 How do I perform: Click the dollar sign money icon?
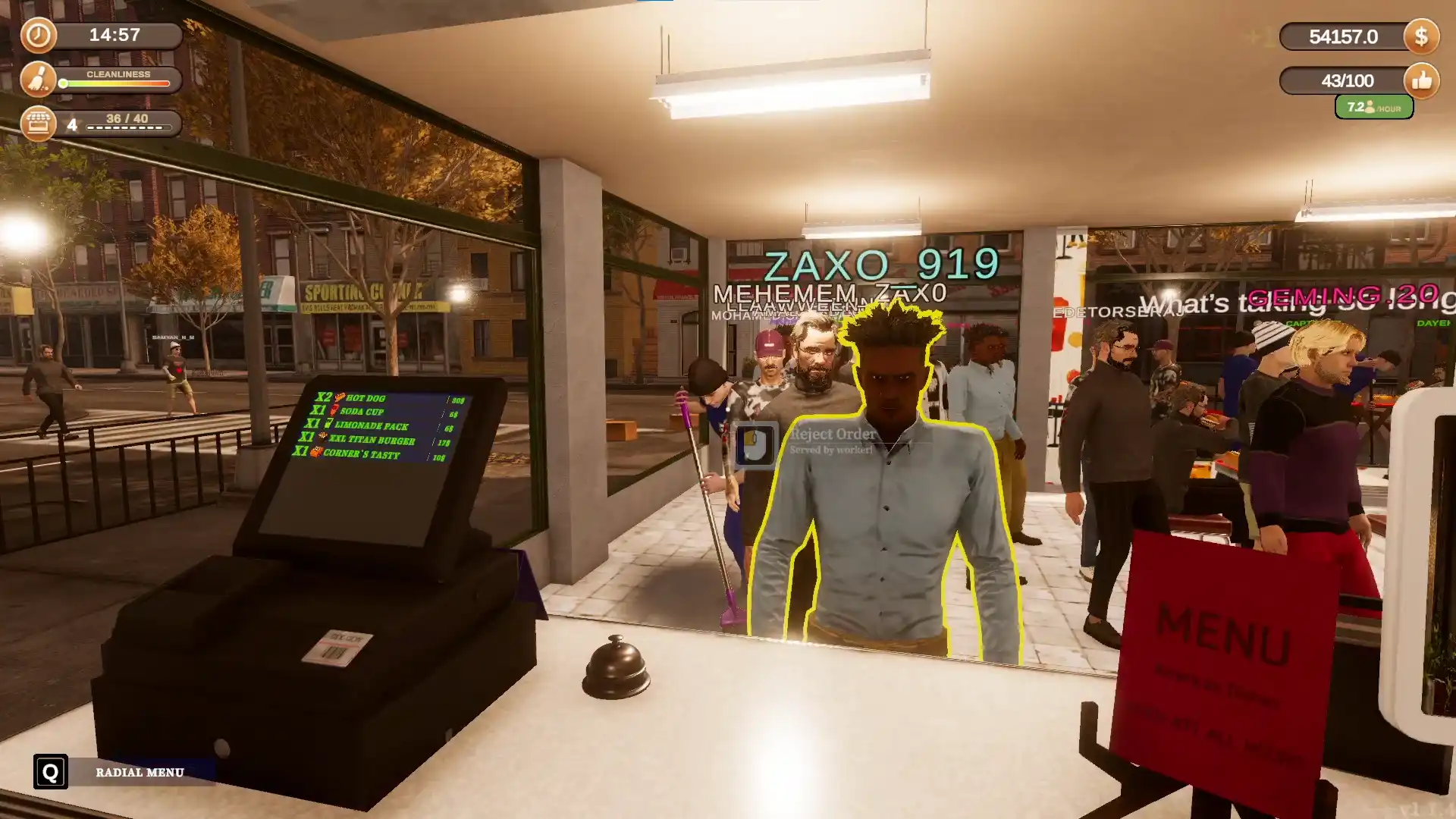pos(1421,36)
